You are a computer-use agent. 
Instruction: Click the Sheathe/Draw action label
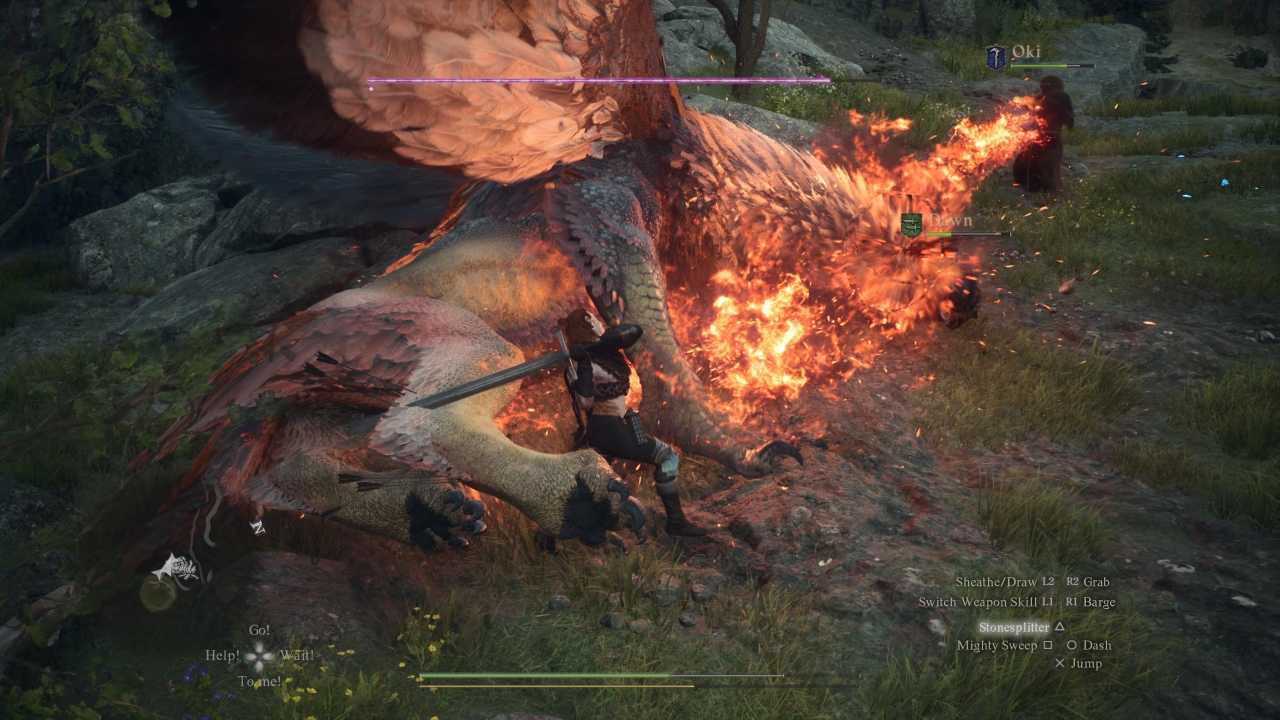[996, 582]
